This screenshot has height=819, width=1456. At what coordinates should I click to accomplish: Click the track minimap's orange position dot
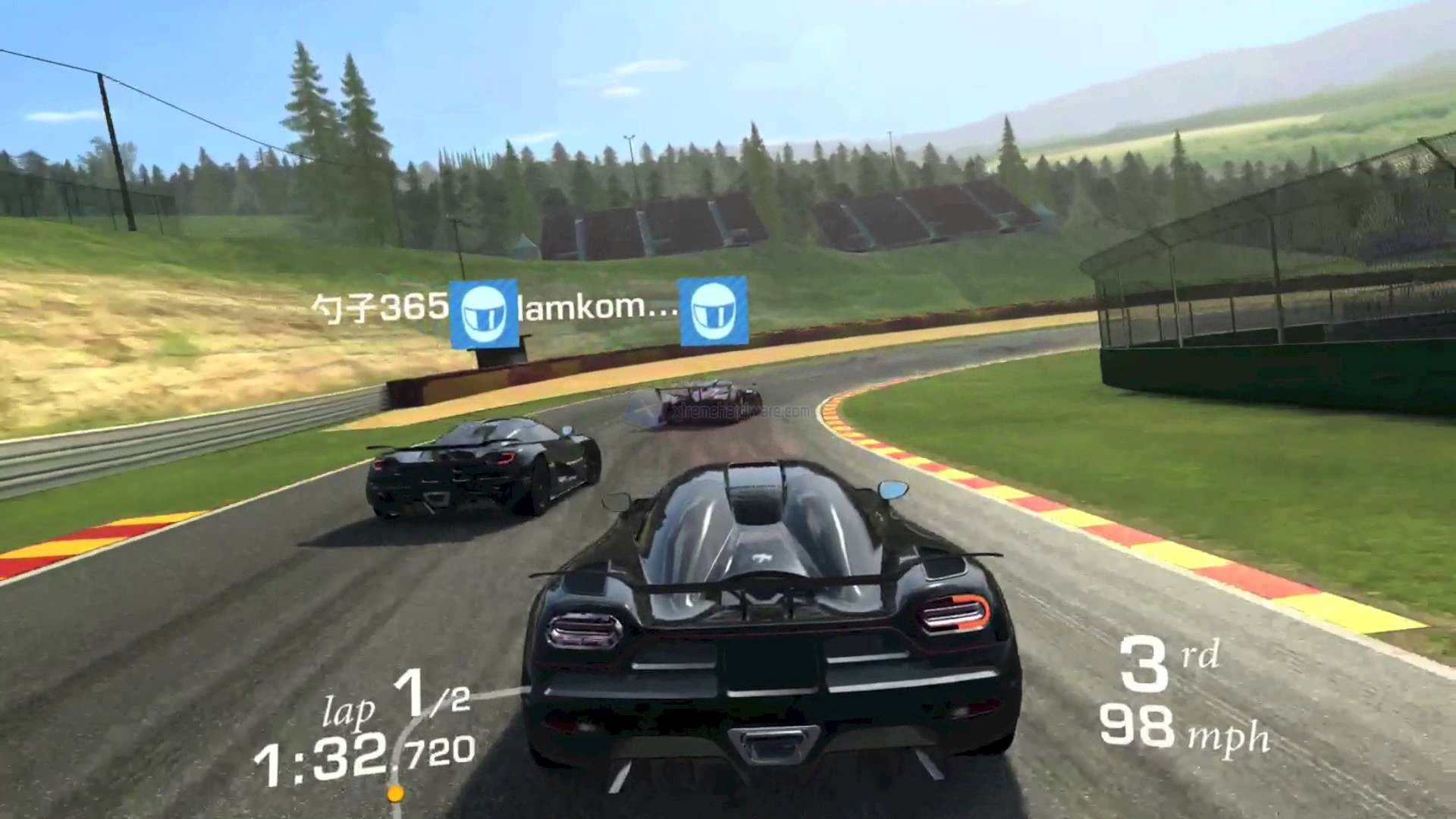pyautogui.click(x=395, y=794)
